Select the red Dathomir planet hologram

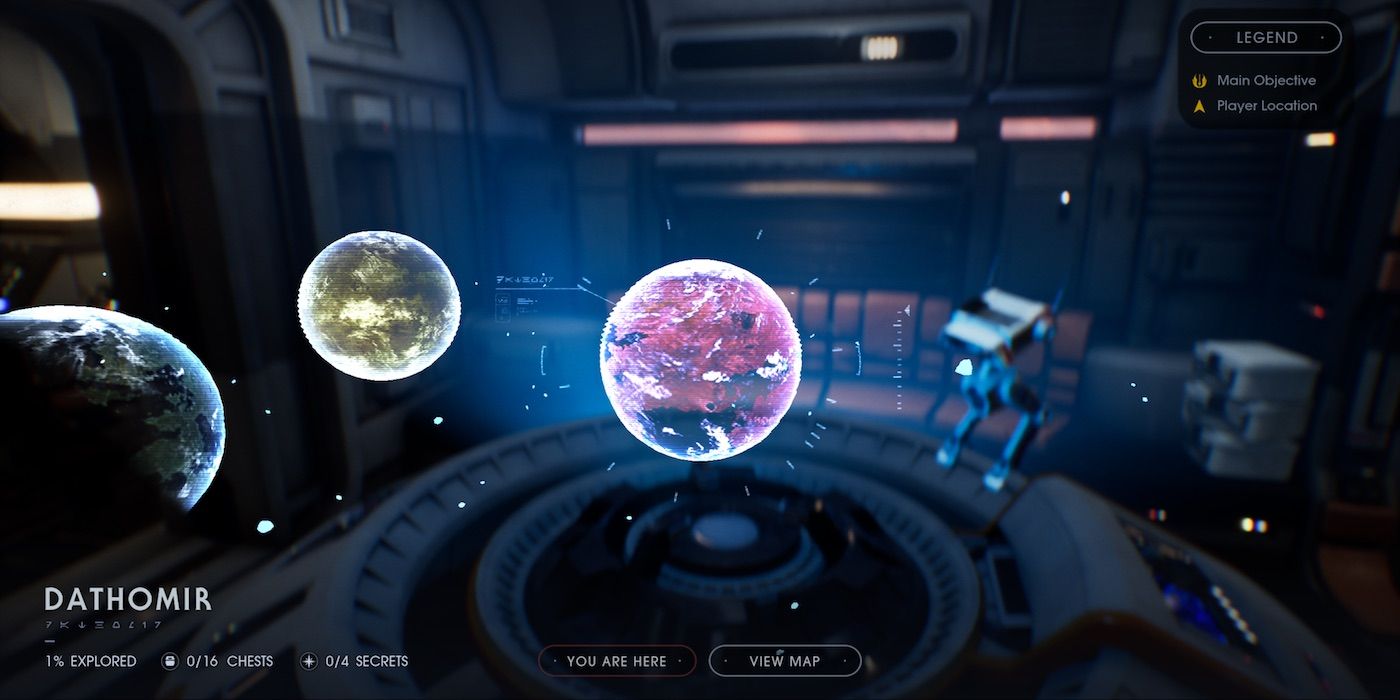click(700, 360)
